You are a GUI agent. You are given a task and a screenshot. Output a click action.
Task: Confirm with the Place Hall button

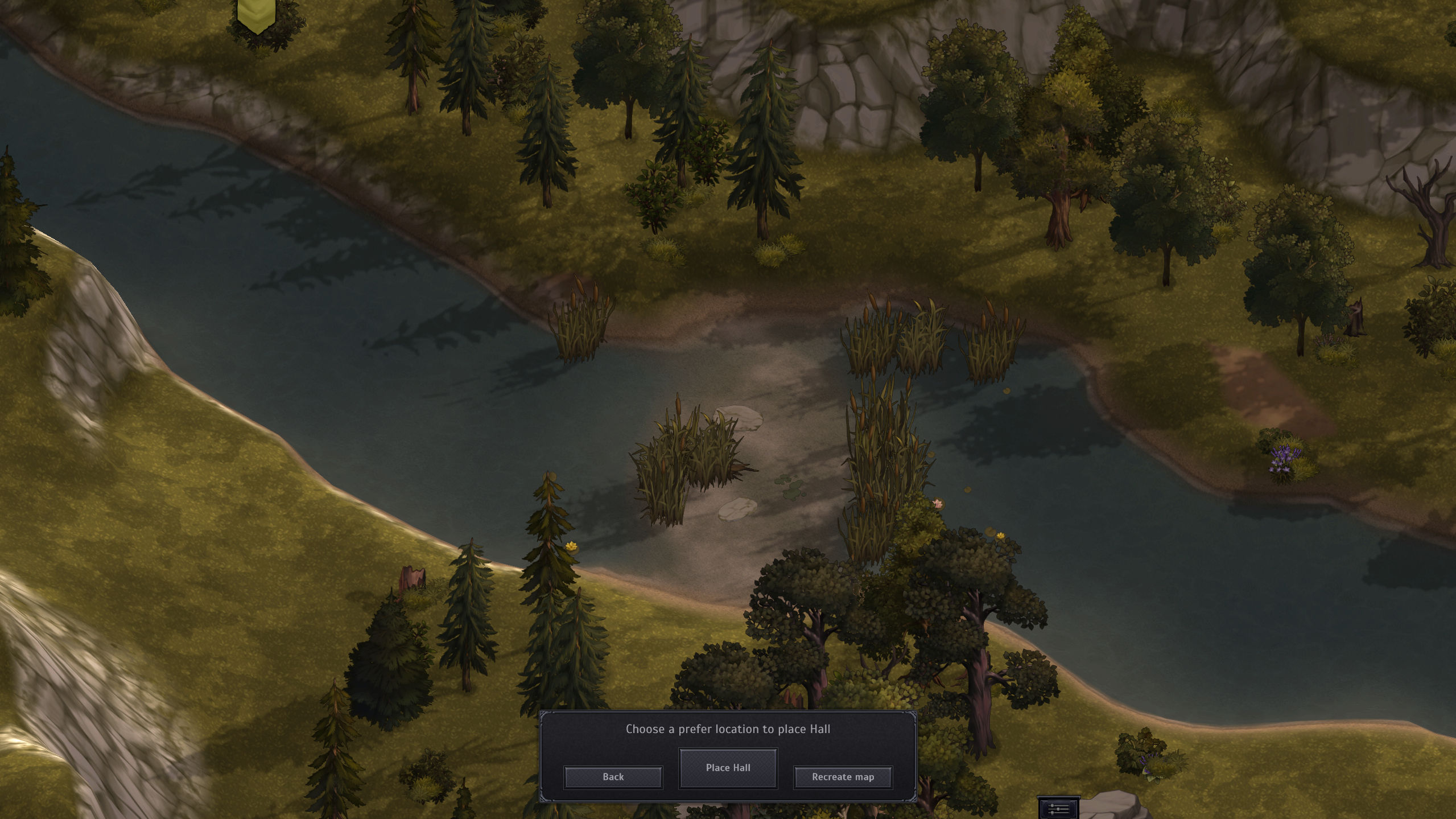click(x=728, y=768)
